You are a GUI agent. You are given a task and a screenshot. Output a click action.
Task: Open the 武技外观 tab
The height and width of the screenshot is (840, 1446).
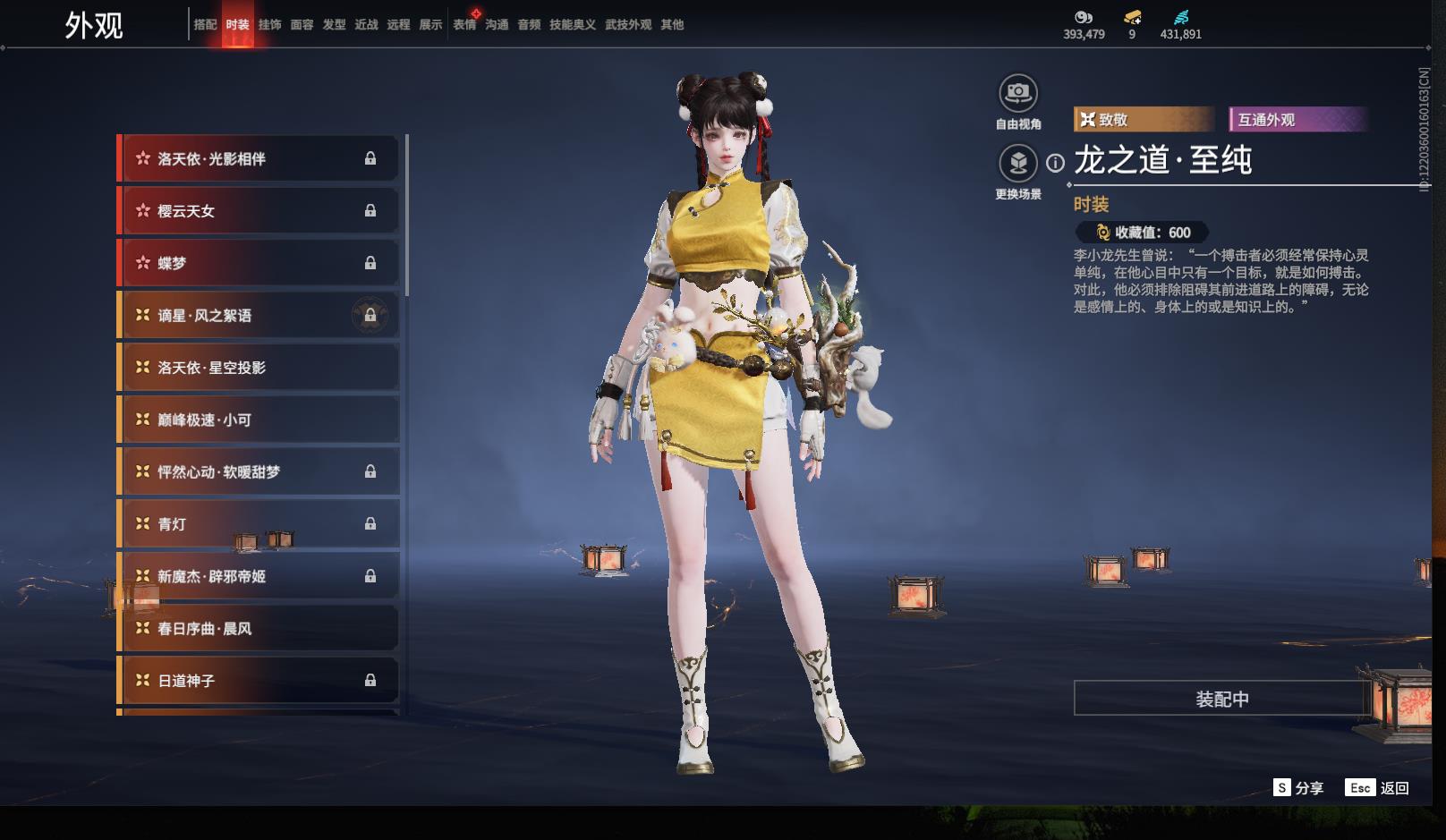click(x=627, y=25)
